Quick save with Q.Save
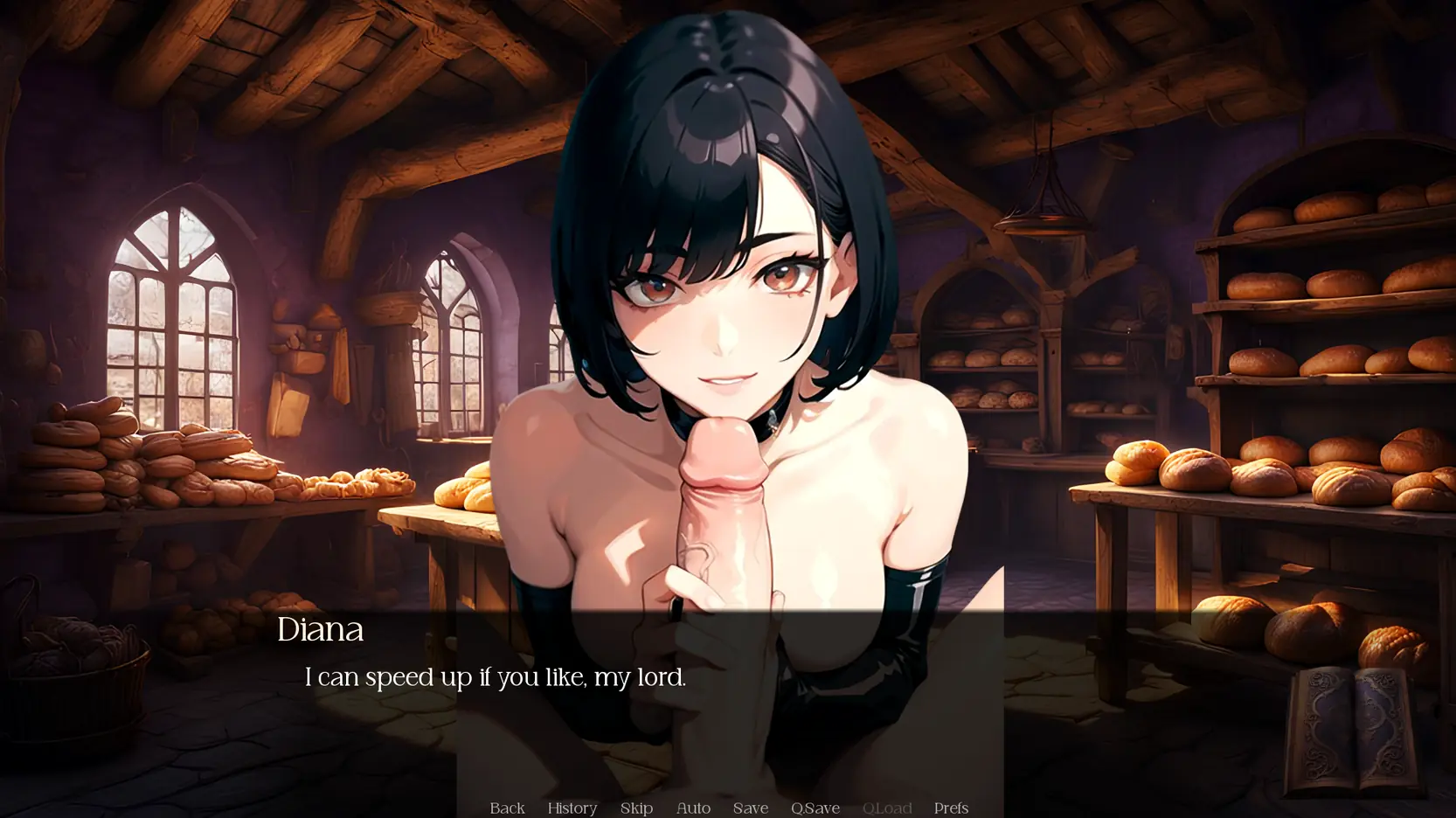The height and width of the screenshot is (818, 1456). point(815,808)
